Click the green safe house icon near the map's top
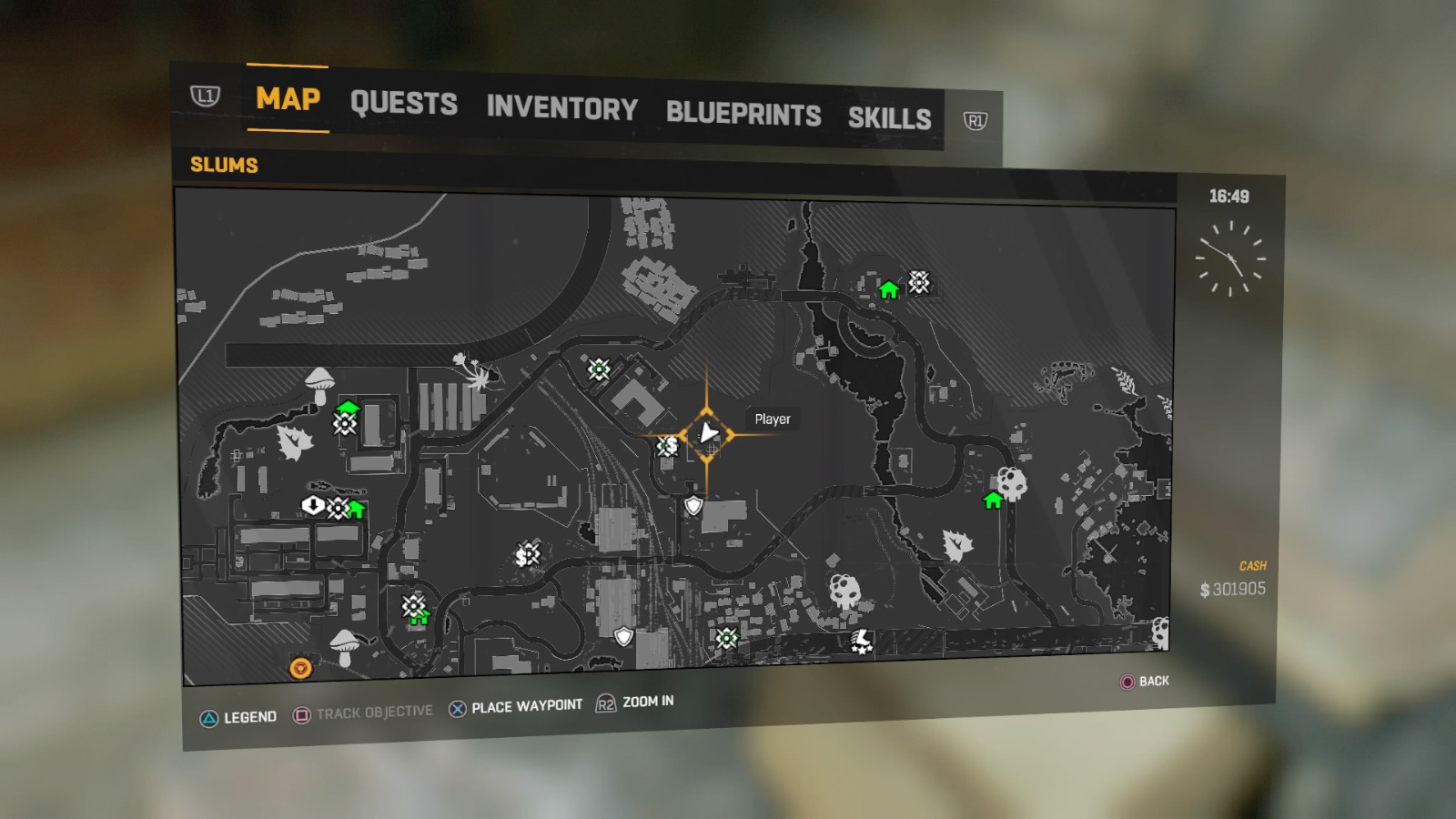Viewport: 1456px width, 819px height. (887, 291)
